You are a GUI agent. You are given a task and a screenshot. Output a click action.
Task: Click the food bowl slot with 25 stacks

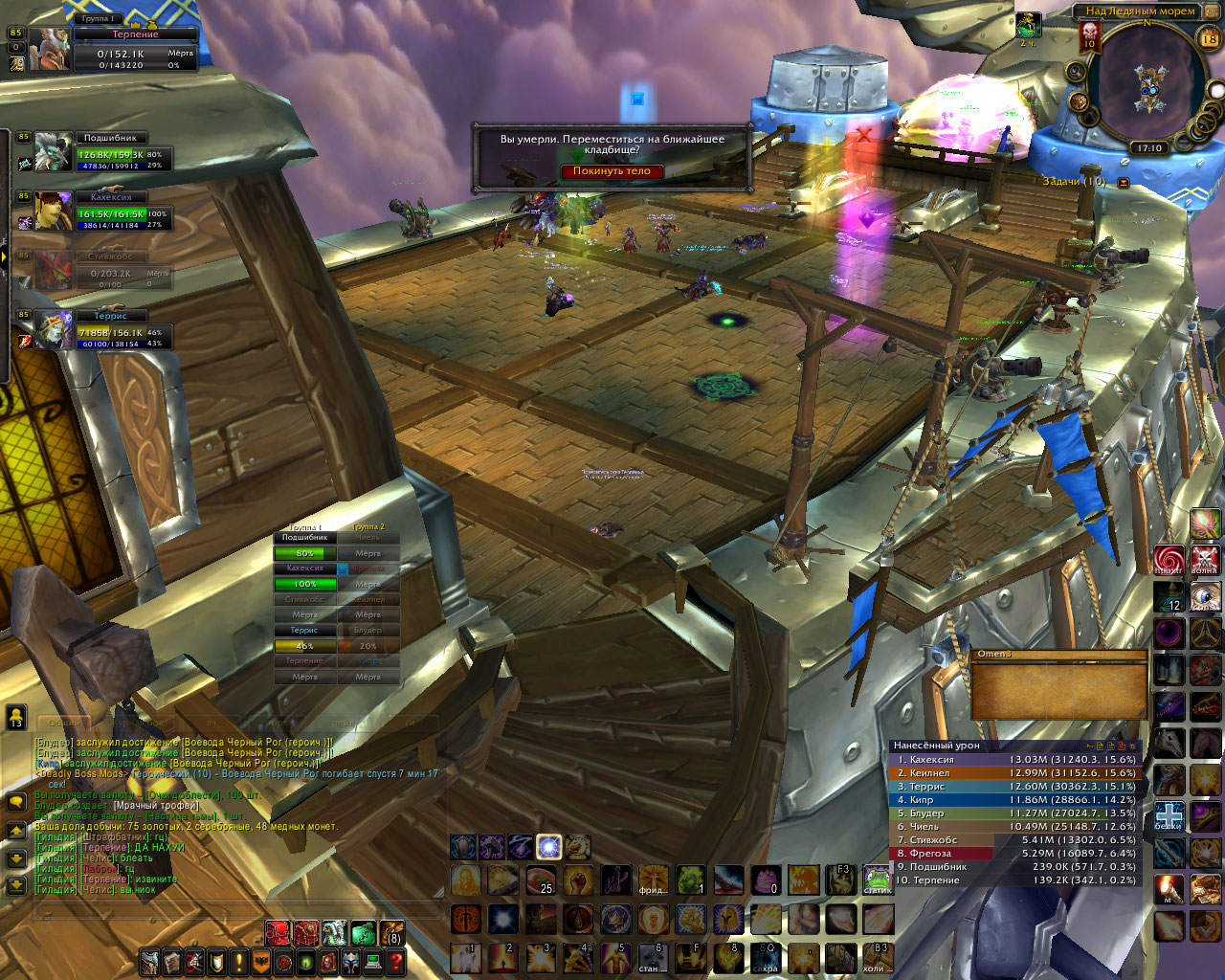541,879
